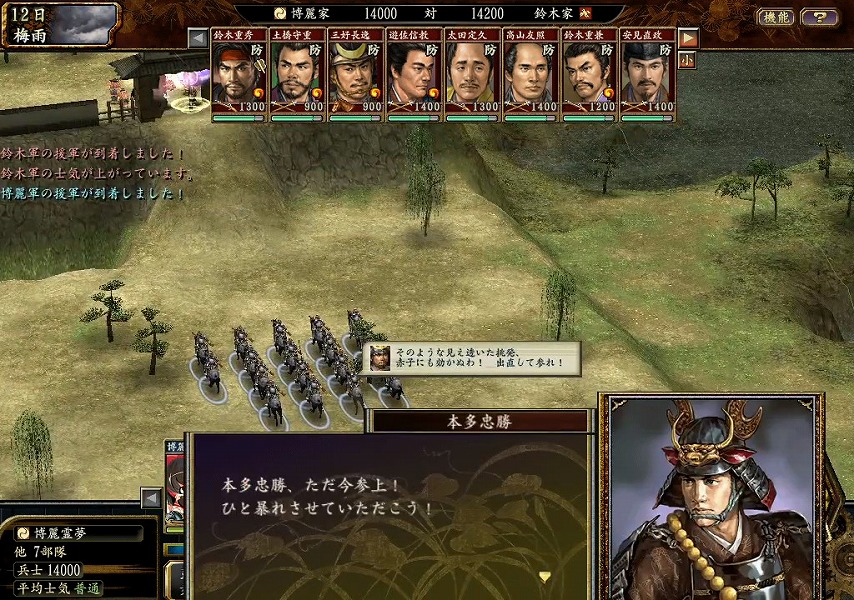Open the 機能 function menu
This screenshot has width=854, height=600.
click(x=775, y=17)
